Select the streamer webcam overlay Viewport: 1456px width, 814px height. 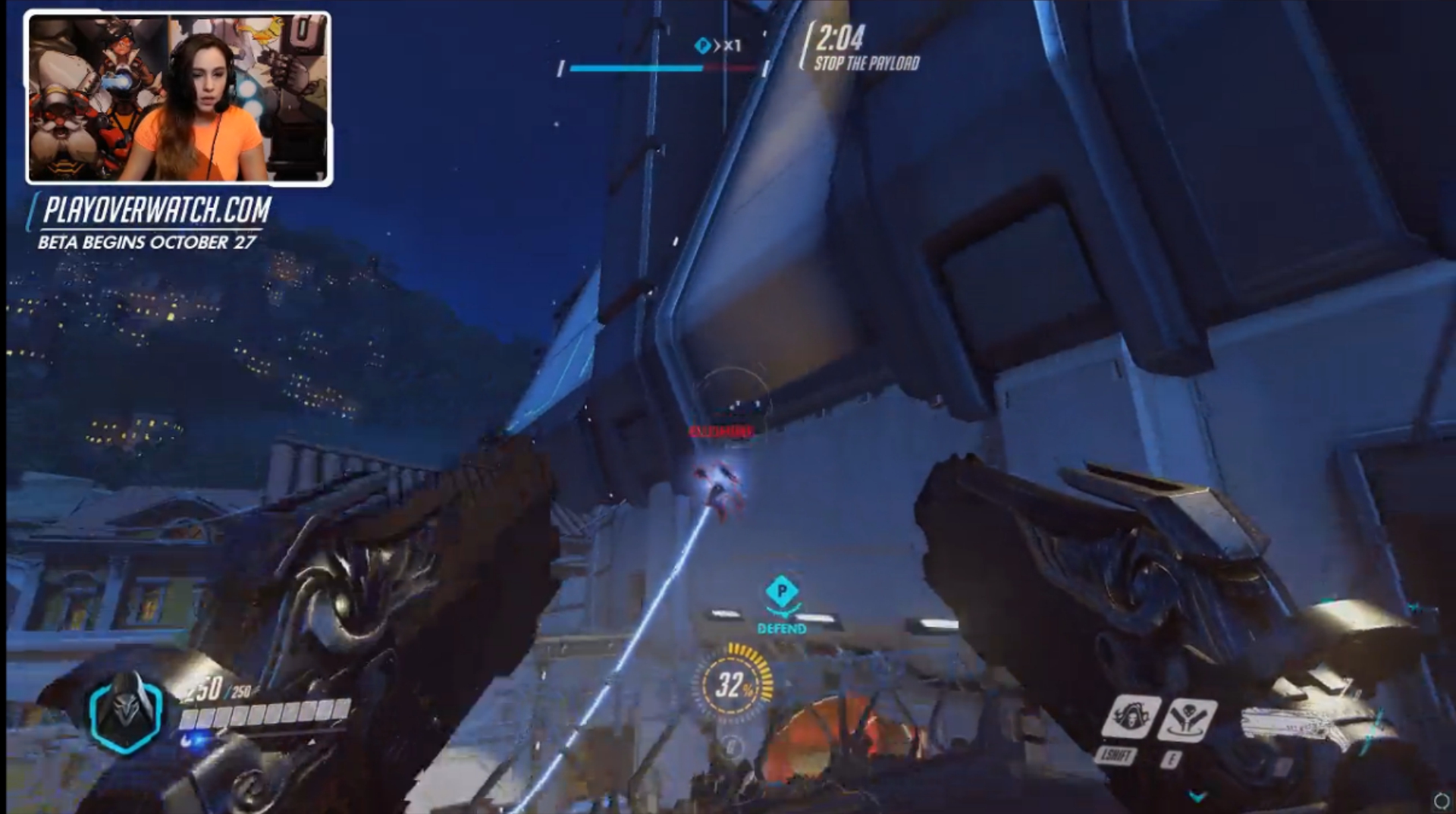(178, 98)
